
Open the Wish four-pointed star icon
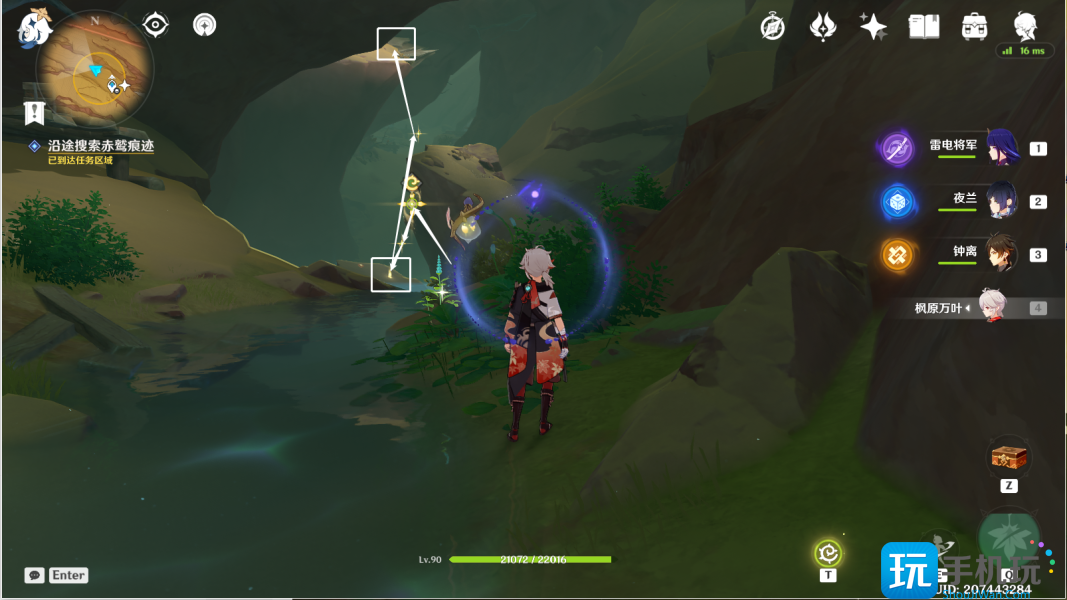click(873, 27)
